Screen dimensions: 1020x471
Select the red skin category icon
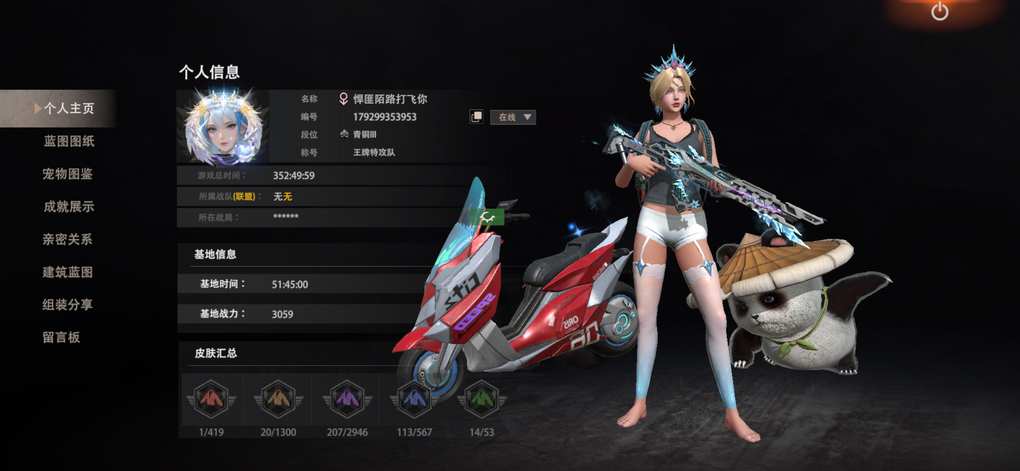pyautogui.click(x=209, y=399)
